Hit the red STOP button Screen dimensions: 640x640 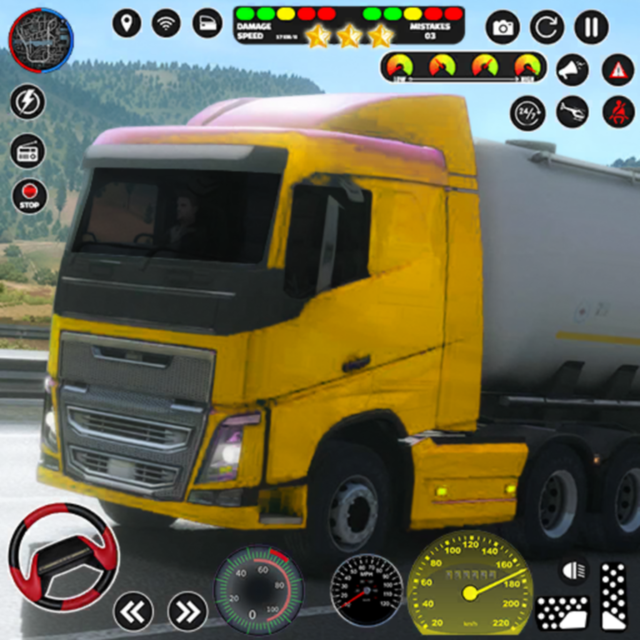click(x=28, y=195)
